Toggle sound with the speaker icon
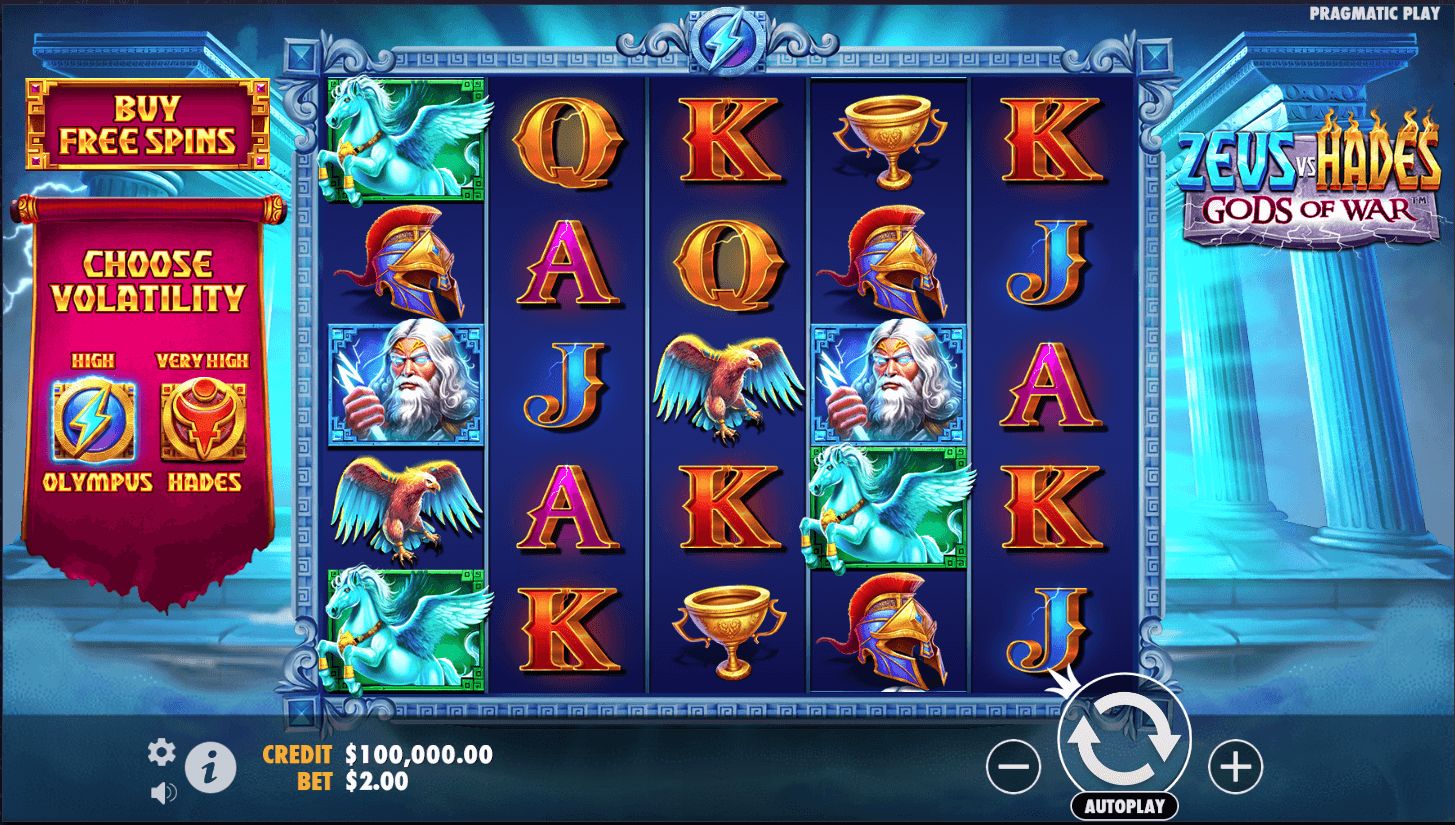The width and height of the screenshot is (1455, 825). click(x=163, y=793)
